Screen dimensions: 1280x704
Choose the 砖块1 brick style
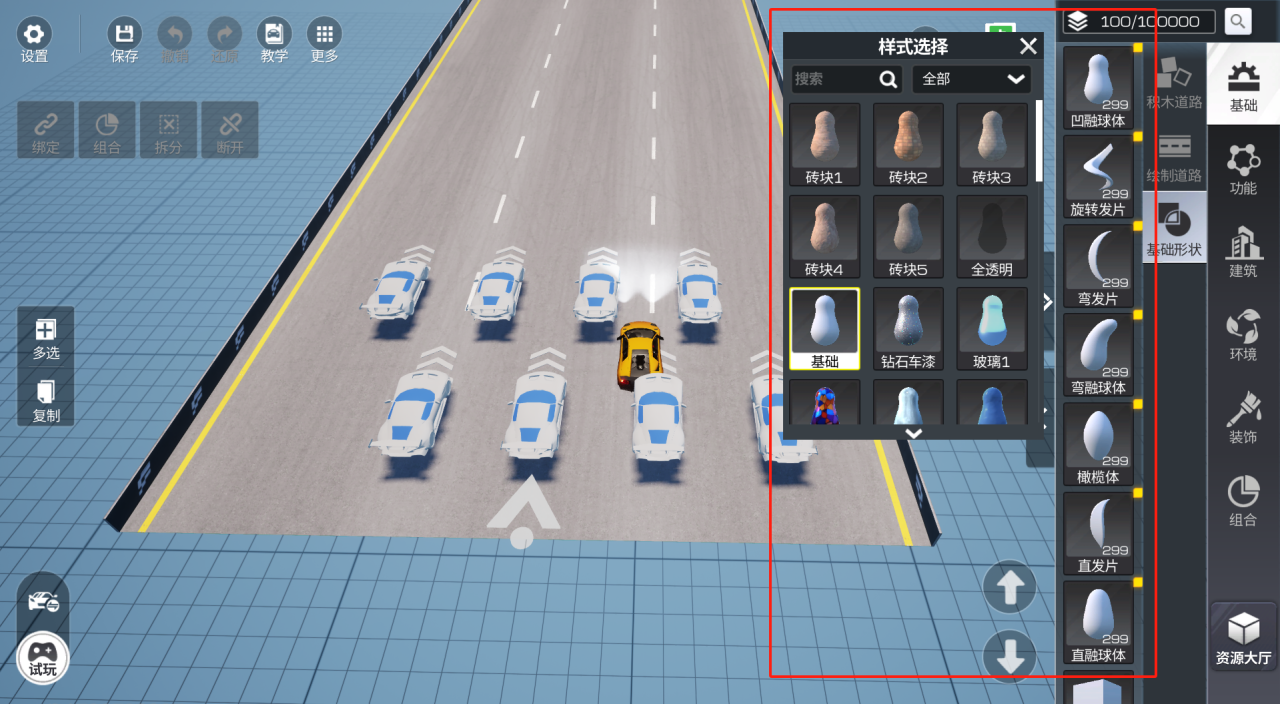pyautogui.click(x=824, y=144)
